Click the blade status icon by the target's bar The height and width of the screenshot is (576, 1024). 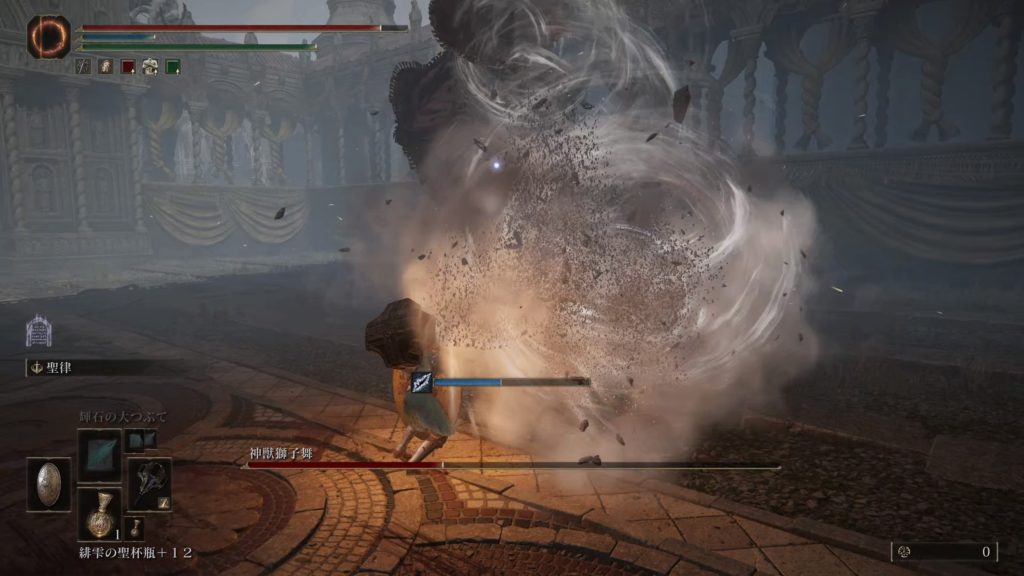422,382
